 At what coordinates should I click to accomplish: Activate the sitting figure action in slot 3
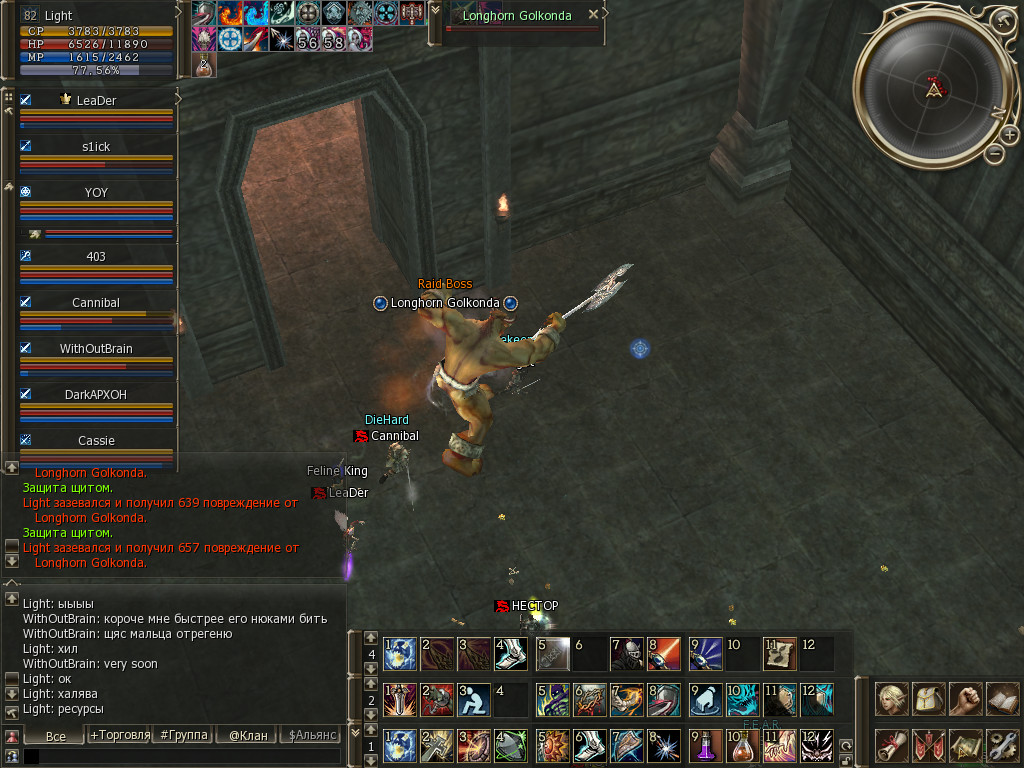[472, 699]
